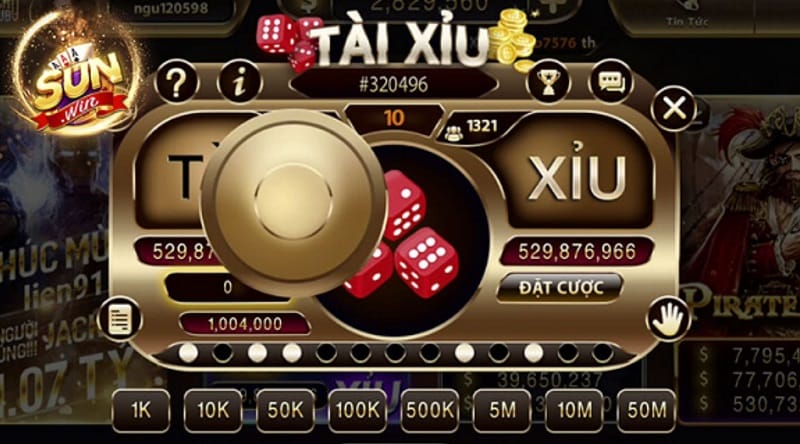Open the document history icon
Image resolution: width=800 pixels, height=444 pixels.
coord(120,319)
